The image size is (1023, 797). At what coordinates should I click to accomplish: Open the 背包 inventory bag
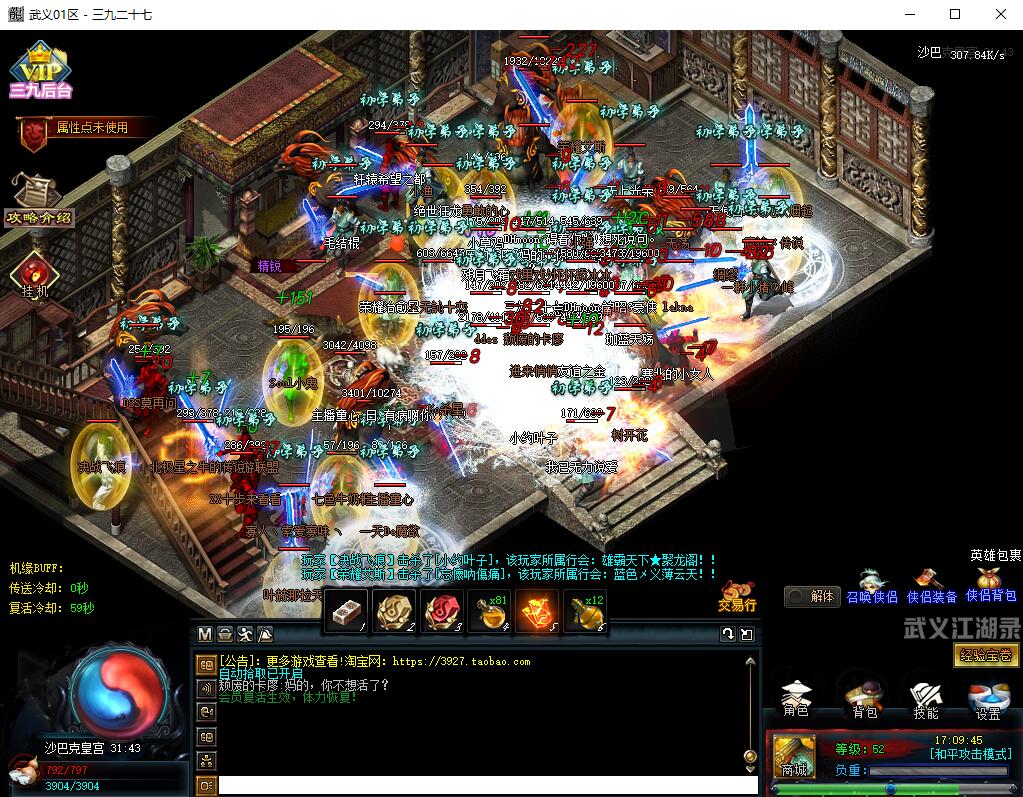pos(864,699)
